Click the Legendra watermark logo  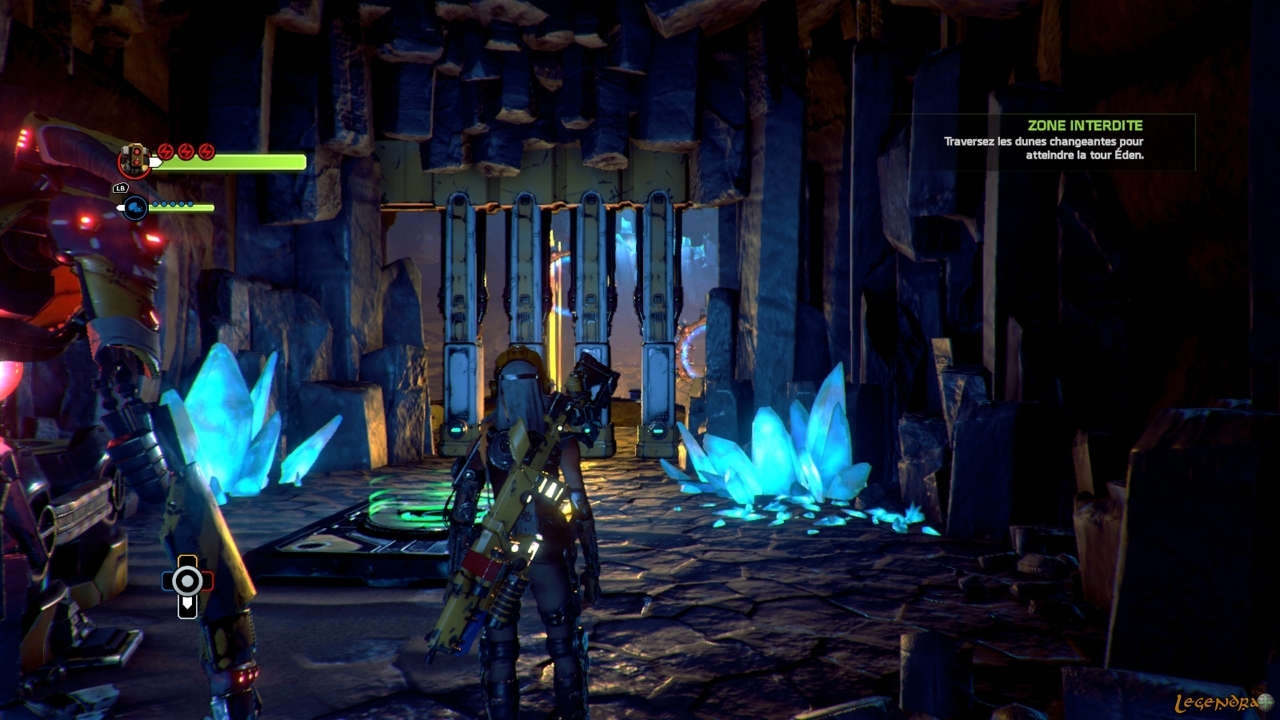pyautogui.click(x=1222, y=703)
